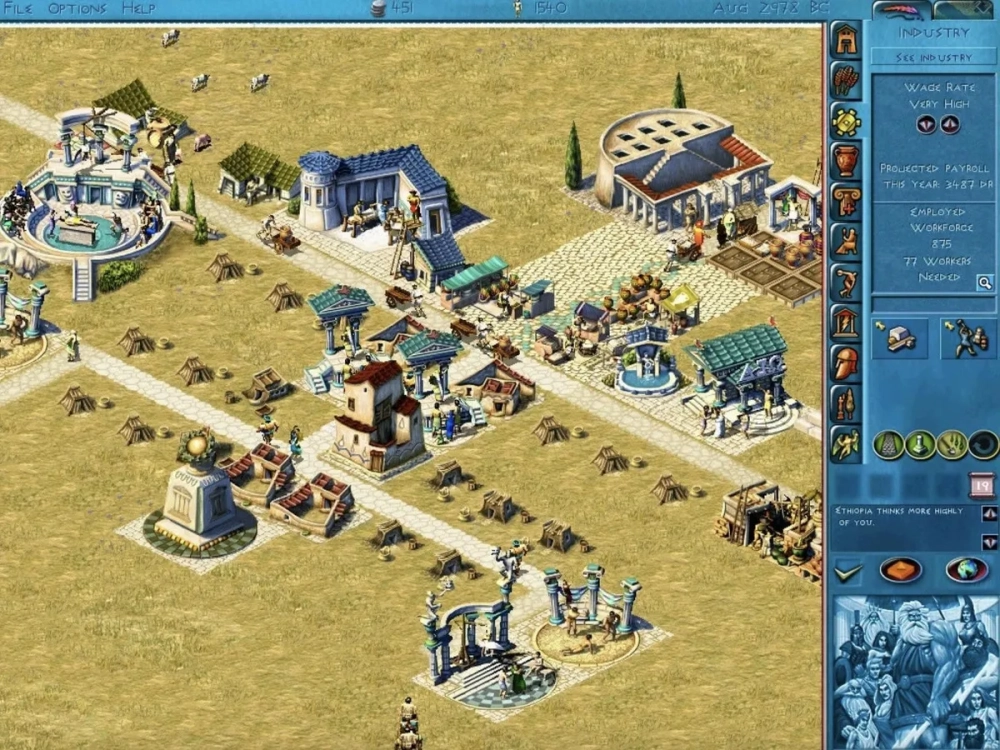Open the Options menu

click(76, 8)
